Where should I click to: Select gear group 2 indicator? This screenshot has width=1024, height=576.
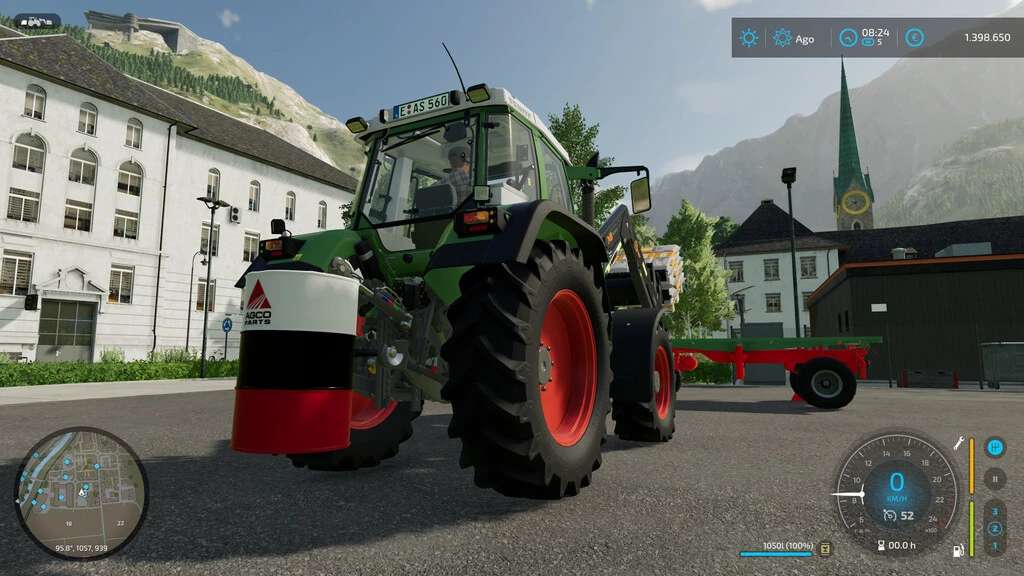[x=994, y=528]
